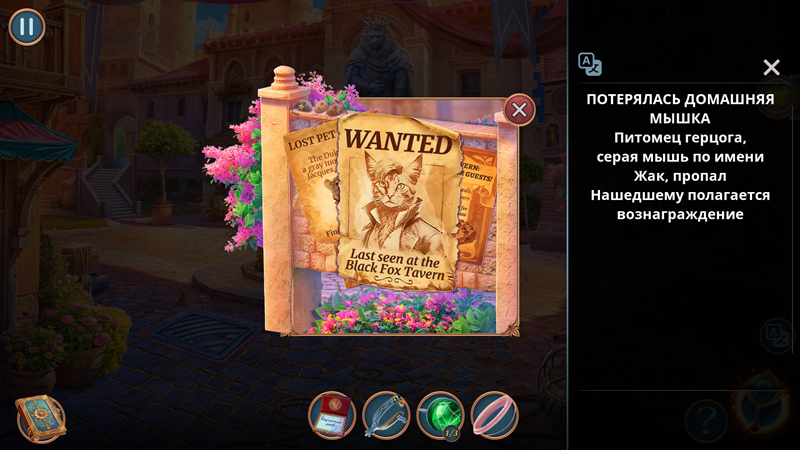Open the blue journal book
This screenshot has height=450, width=800.
[x=40, y=418]
